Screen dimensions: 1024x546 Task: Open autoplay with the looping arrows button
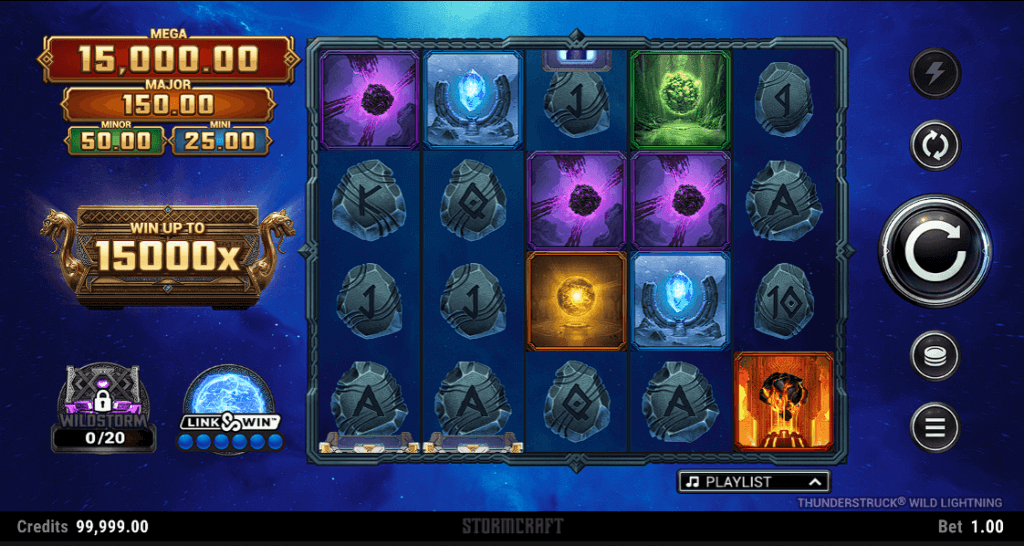click(x=935, y=146)
